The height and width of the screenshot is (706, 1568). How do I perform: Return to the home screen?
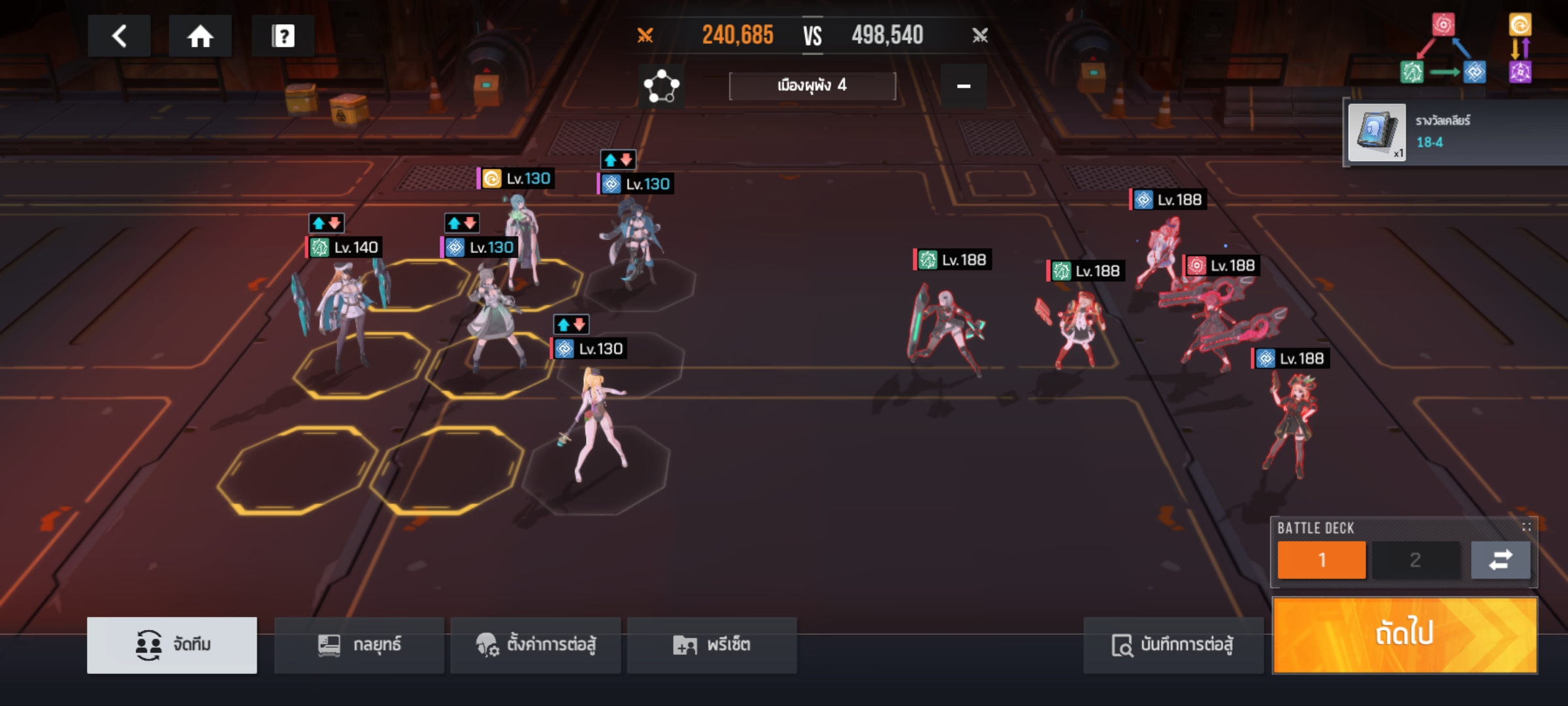[x=200, y=36]
